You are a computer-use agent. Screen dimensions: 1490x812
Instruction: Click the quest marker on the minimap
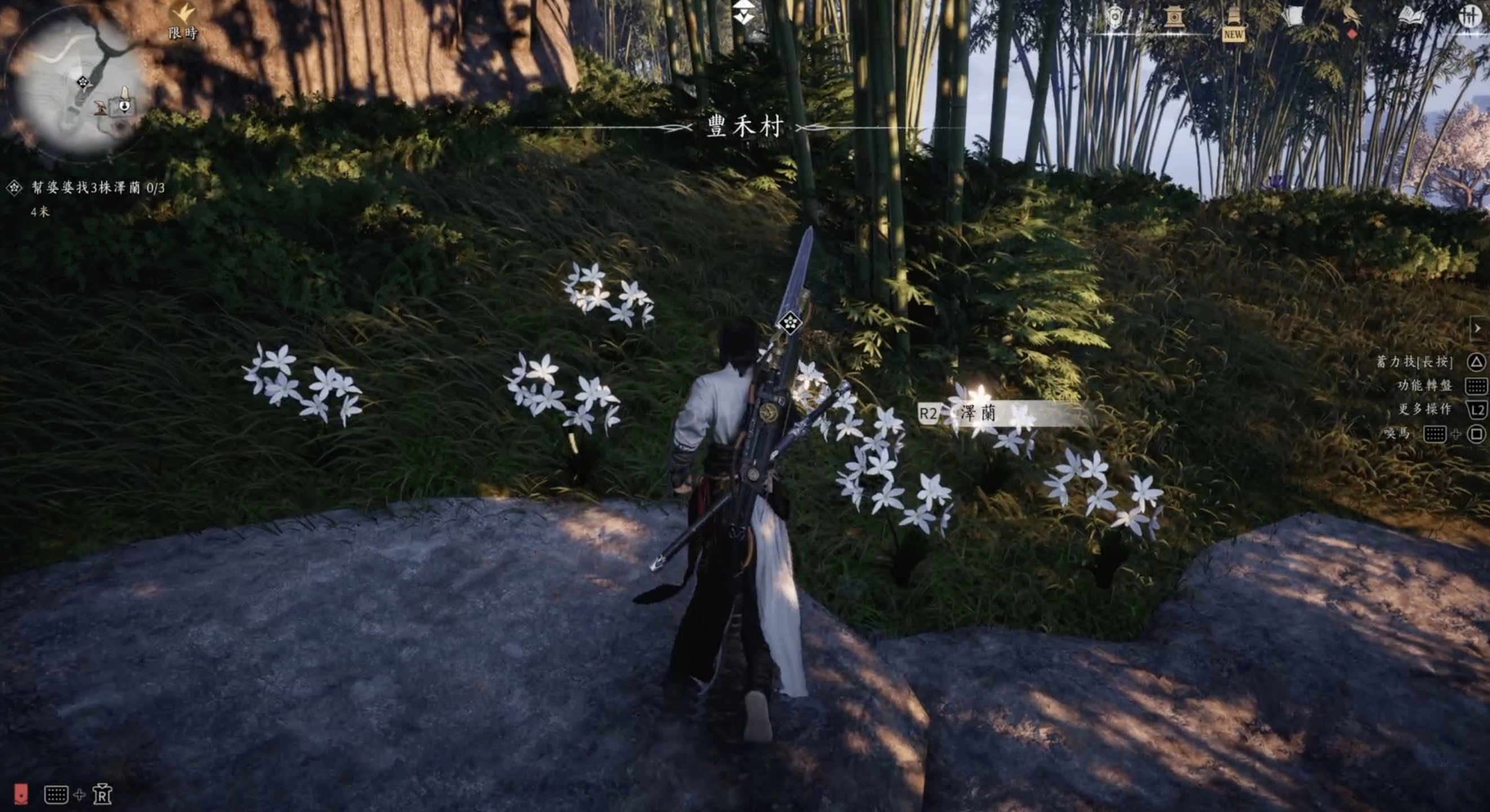(x=84, y=83)
